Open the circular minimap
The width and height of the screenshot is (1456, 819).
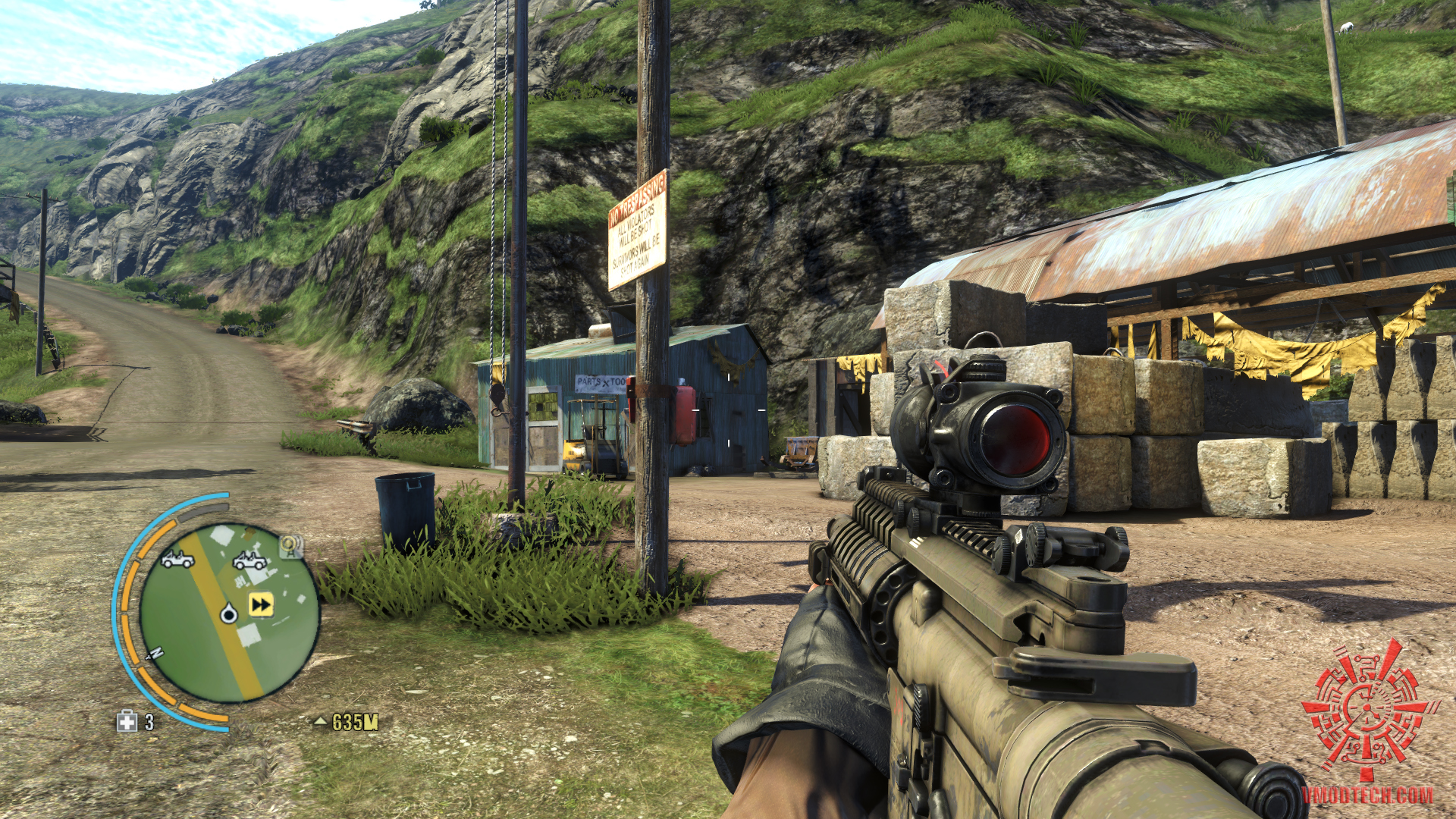click(x=229, y=611)
